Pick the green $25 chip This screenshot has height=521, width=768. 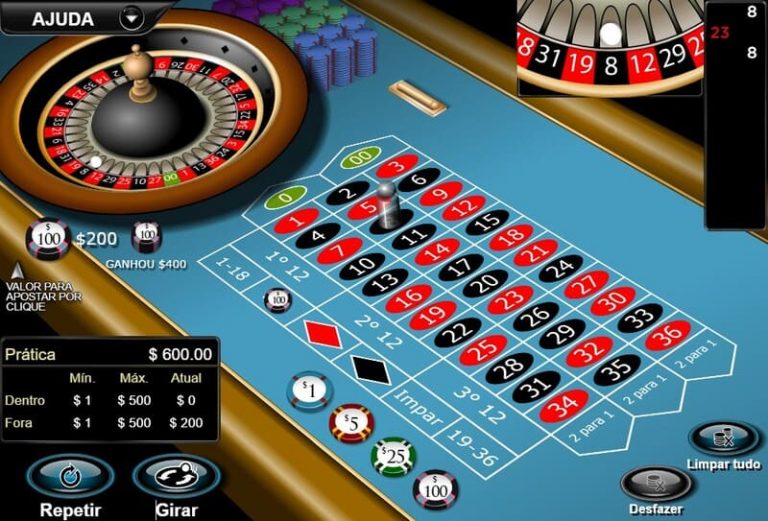coord(393,457)
